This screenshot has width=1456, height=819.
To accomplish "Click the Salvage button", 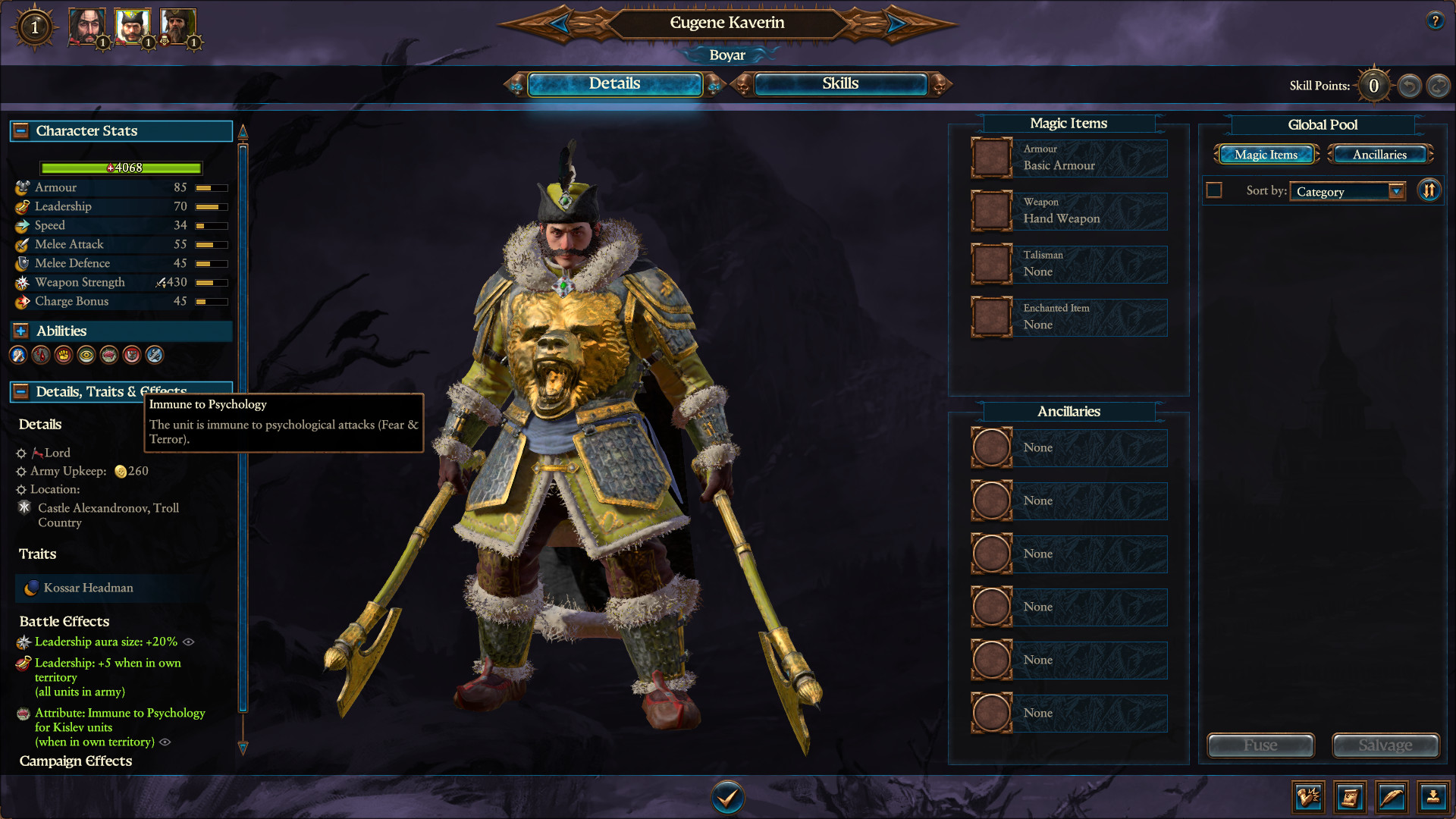I will pos(1385,745).
